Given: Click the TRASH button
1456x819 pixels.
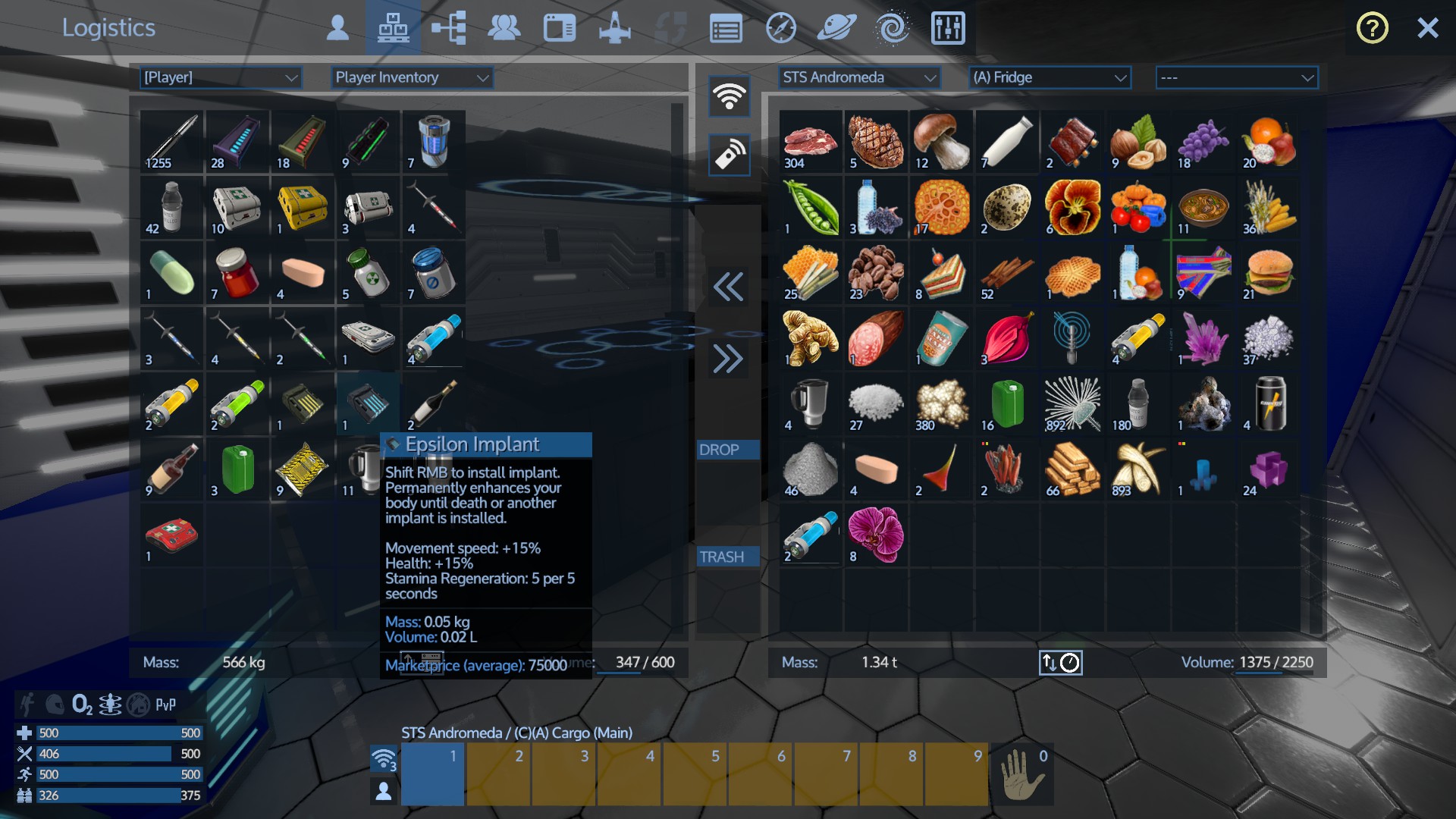Looking at the screenshot, I should (727, 557).
